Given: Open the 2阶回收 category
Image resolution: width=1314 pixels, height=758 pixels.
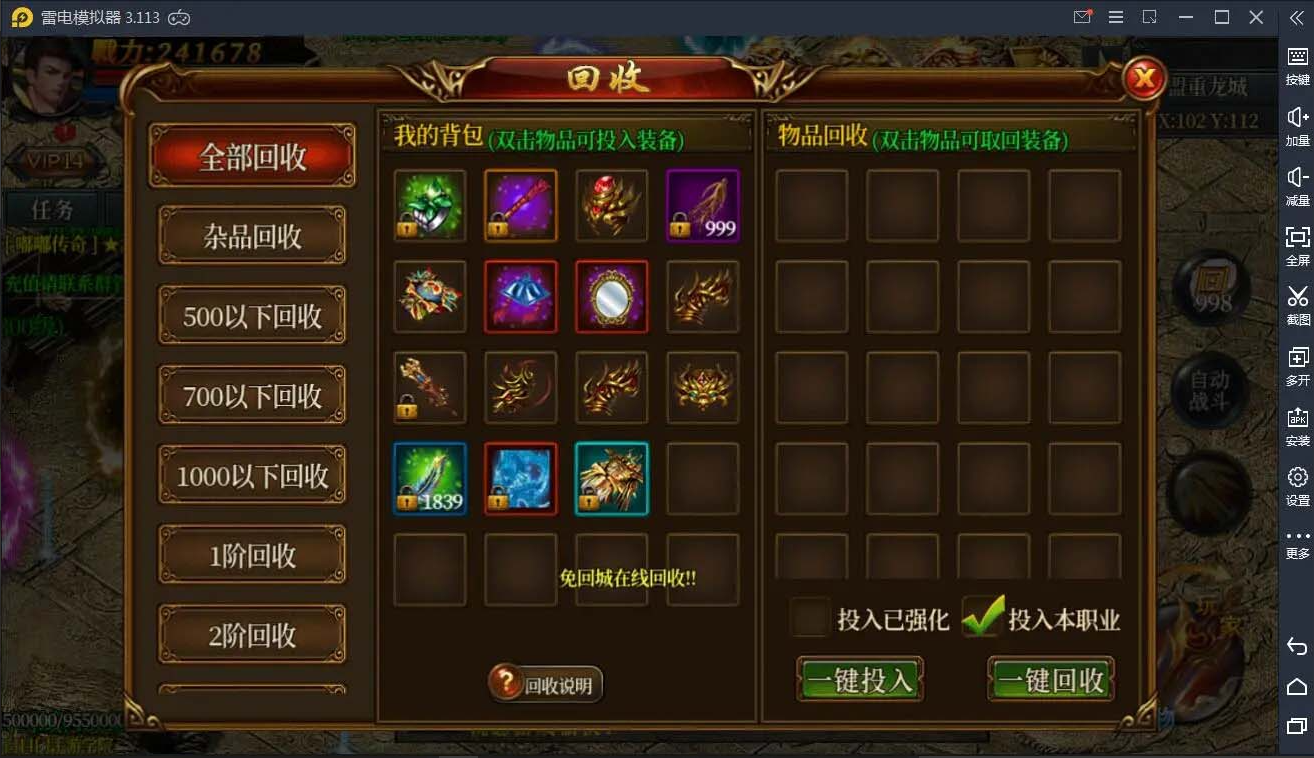Looking at the screenshot, I should 252,635.
